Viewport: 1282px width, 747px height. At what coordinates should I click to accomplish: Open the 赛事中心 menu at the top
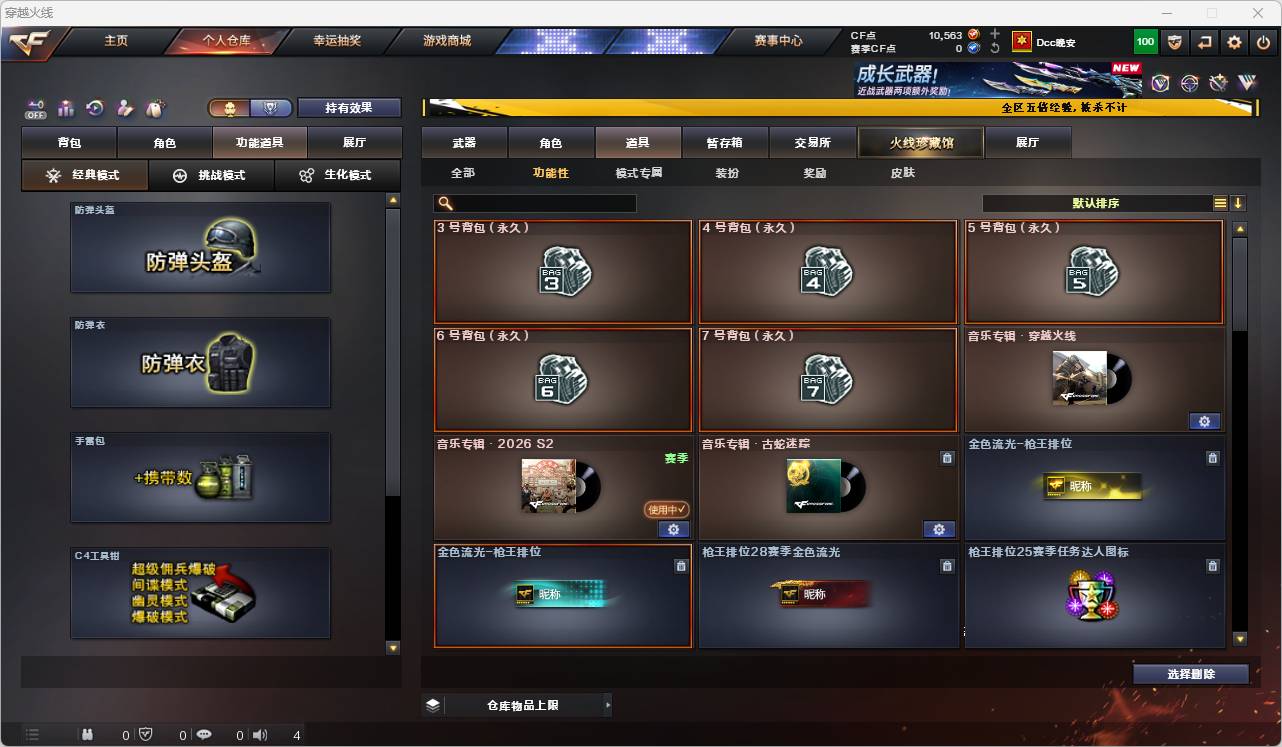click(777, 41)
